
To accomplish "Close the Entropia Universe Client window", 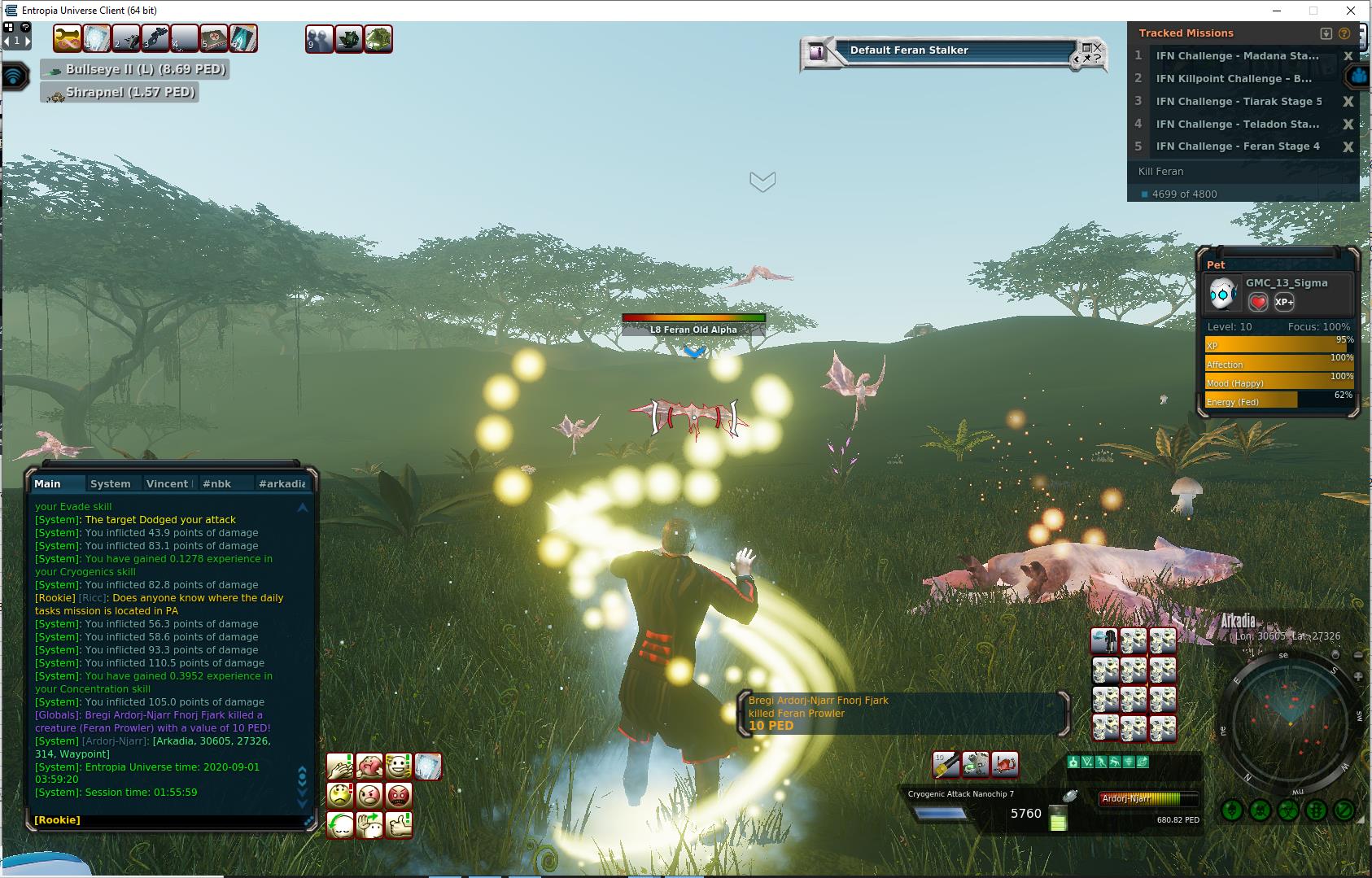I will [x=1351, y=11].
